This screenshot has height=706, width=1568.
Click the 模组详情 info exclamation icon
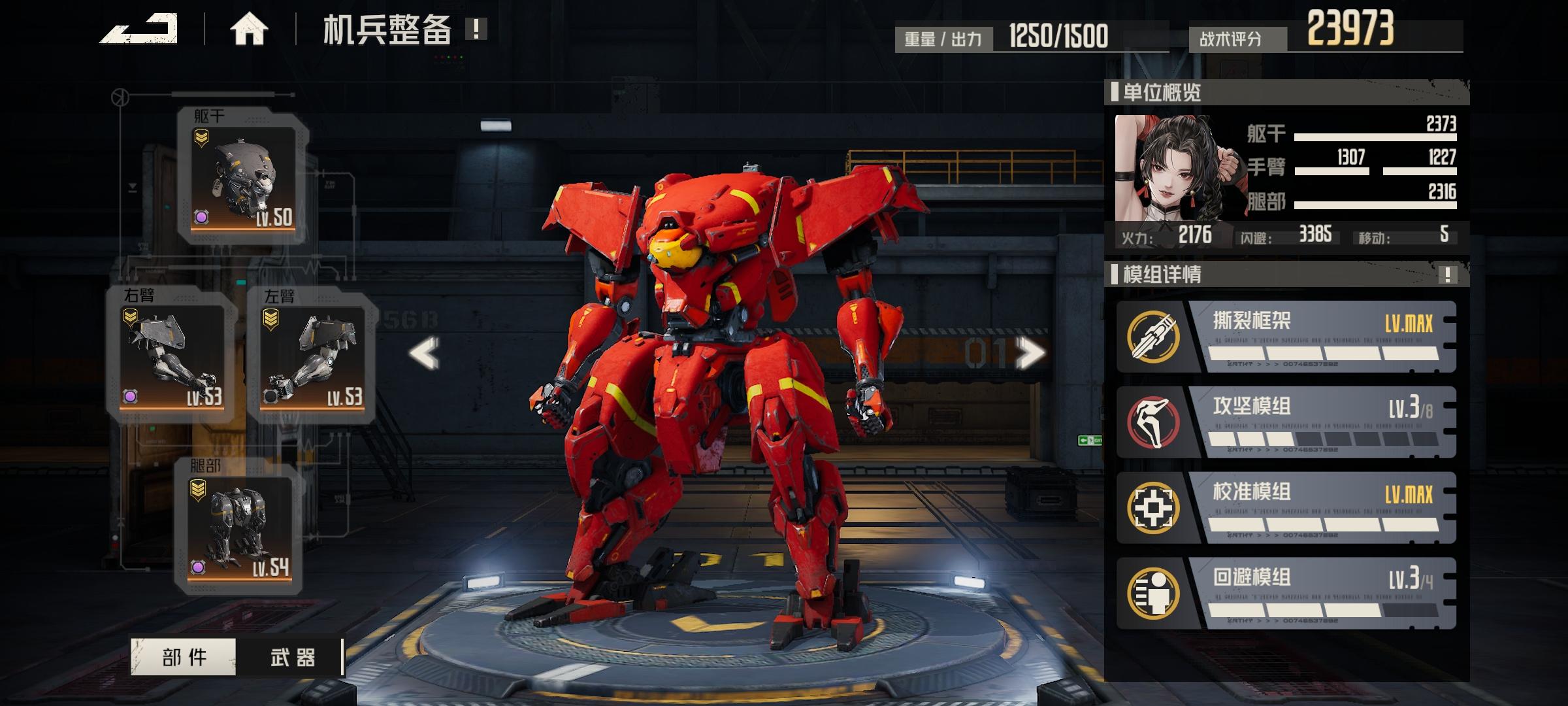tap(1447, 275)
